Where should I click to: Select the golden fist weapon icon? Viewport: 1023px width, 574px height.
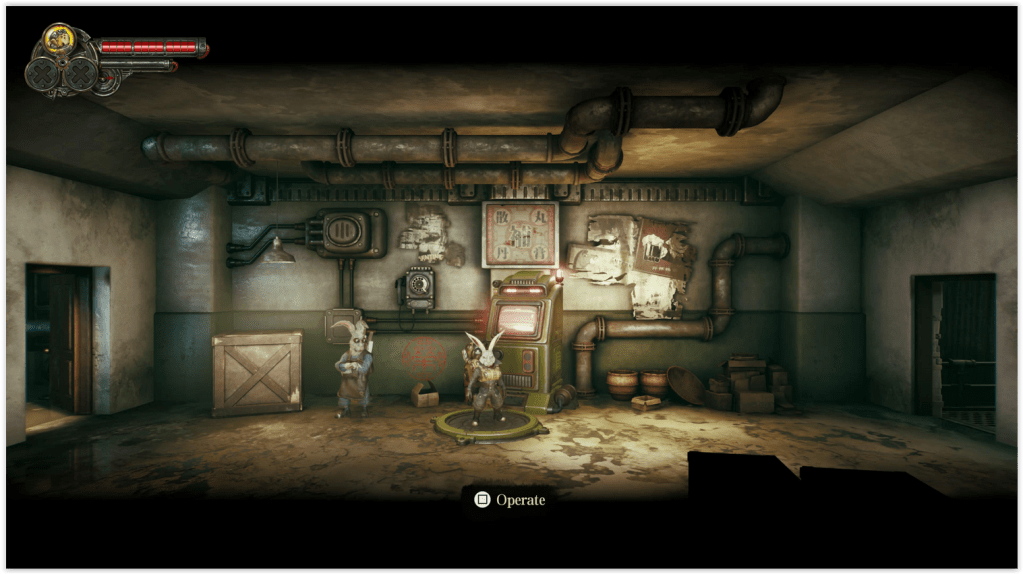click(x=56, y=41)
